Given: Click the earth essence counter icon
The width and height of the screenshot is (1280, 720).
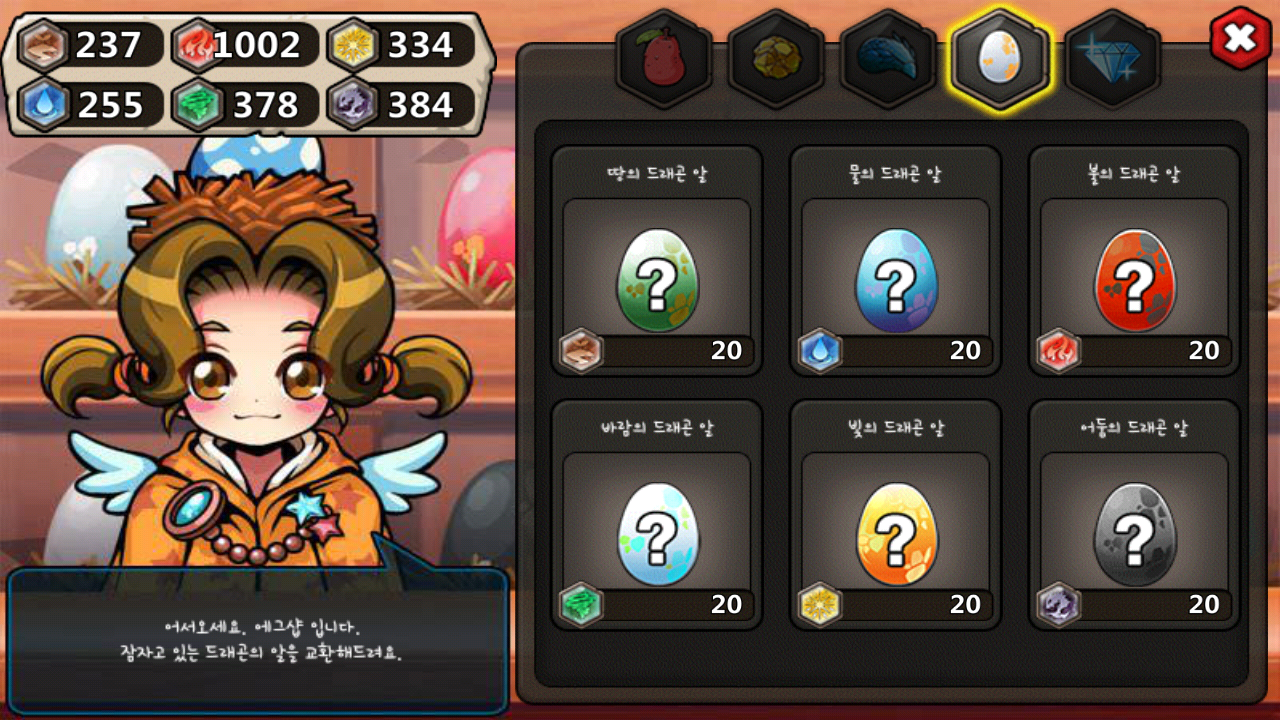Looking at the screenshot, I should pyautogui.click(x=42, y=45).
